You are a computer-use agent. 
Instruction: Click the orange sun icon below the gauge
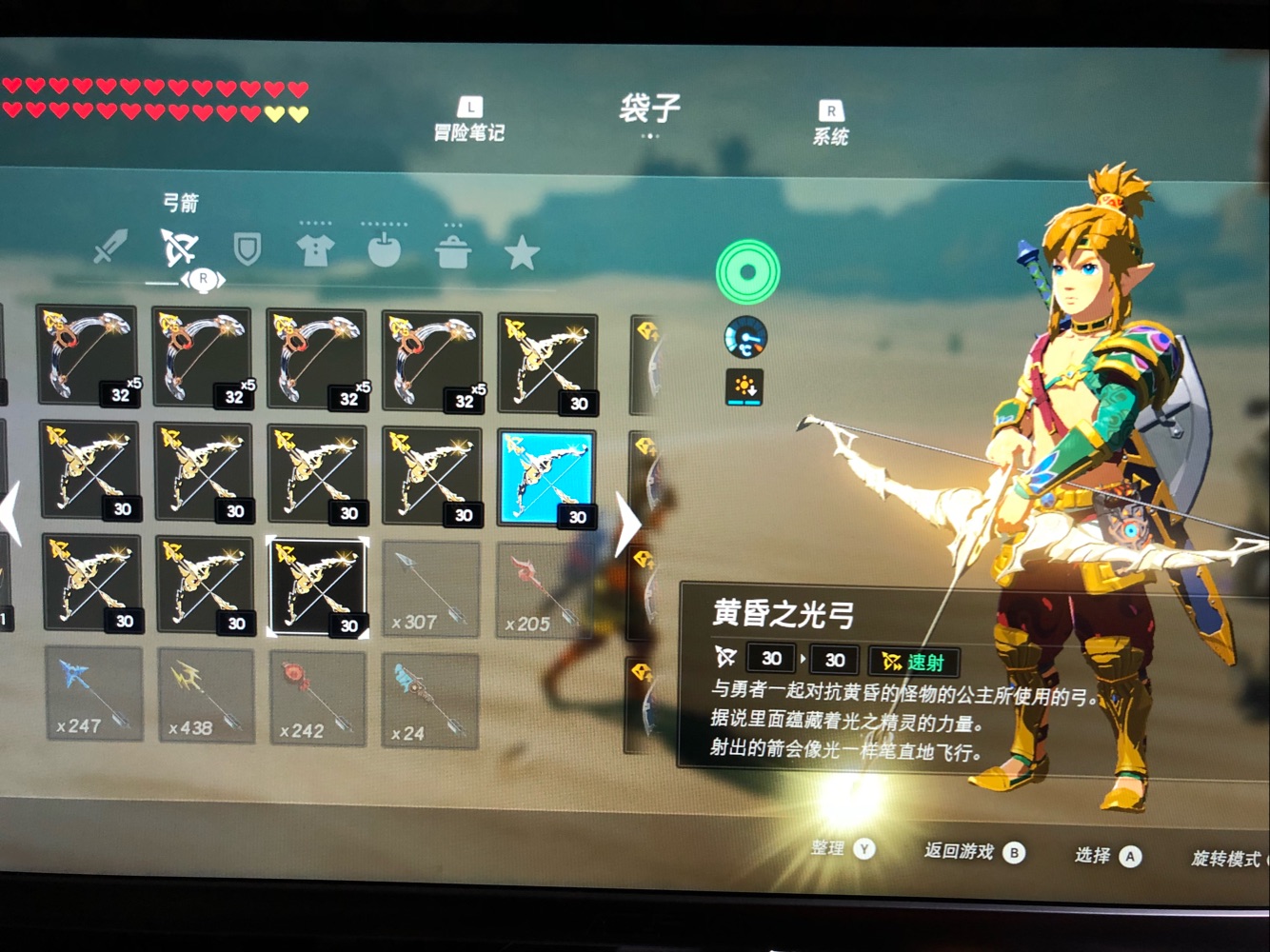click(x=744, y=387)
